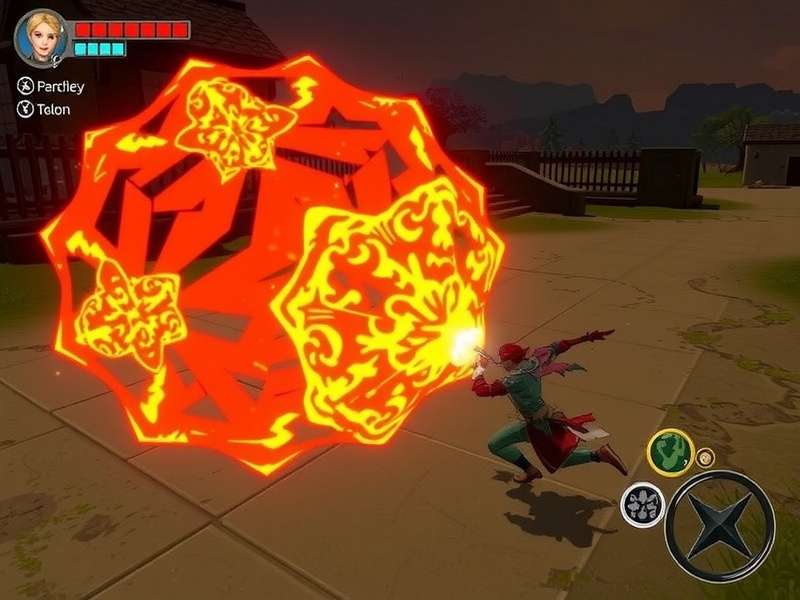
Task: Tap the tiny gold swirl icon
Action: point(706,457)
